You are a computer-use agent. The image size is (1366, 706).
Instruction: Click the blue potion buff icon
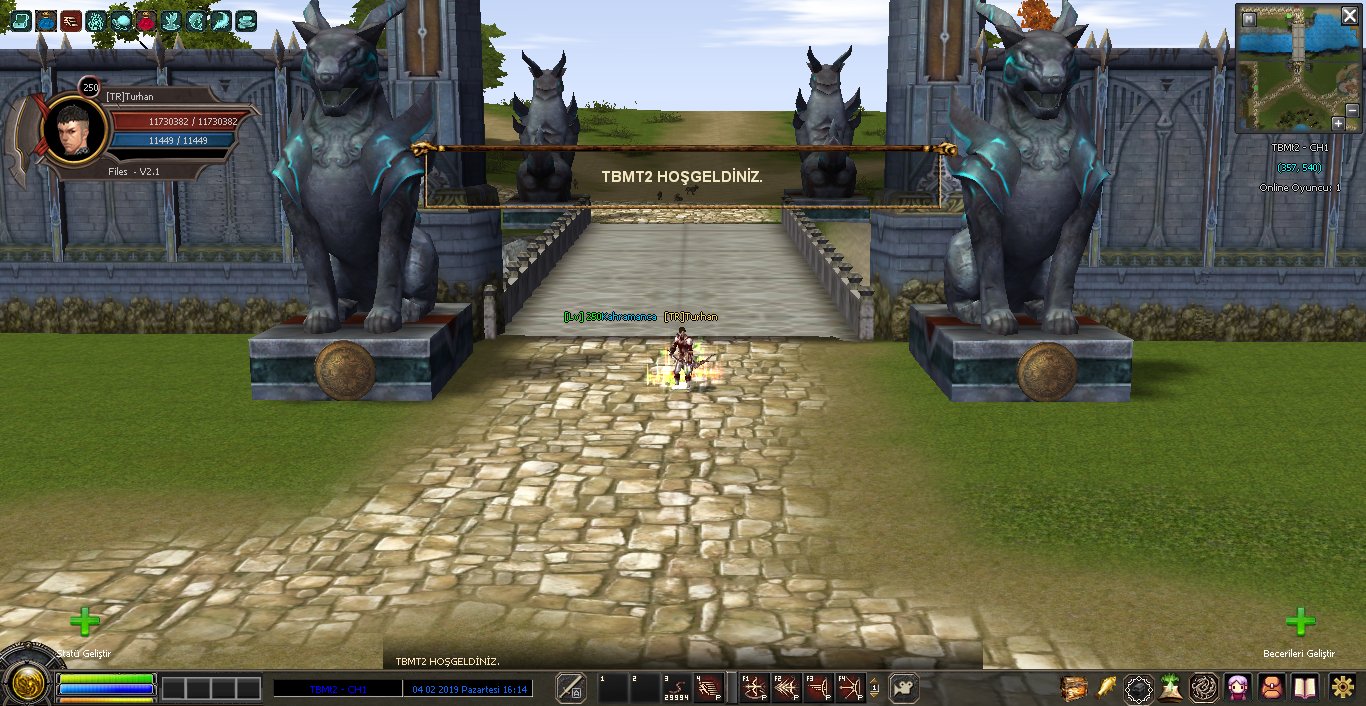(46, 20)
